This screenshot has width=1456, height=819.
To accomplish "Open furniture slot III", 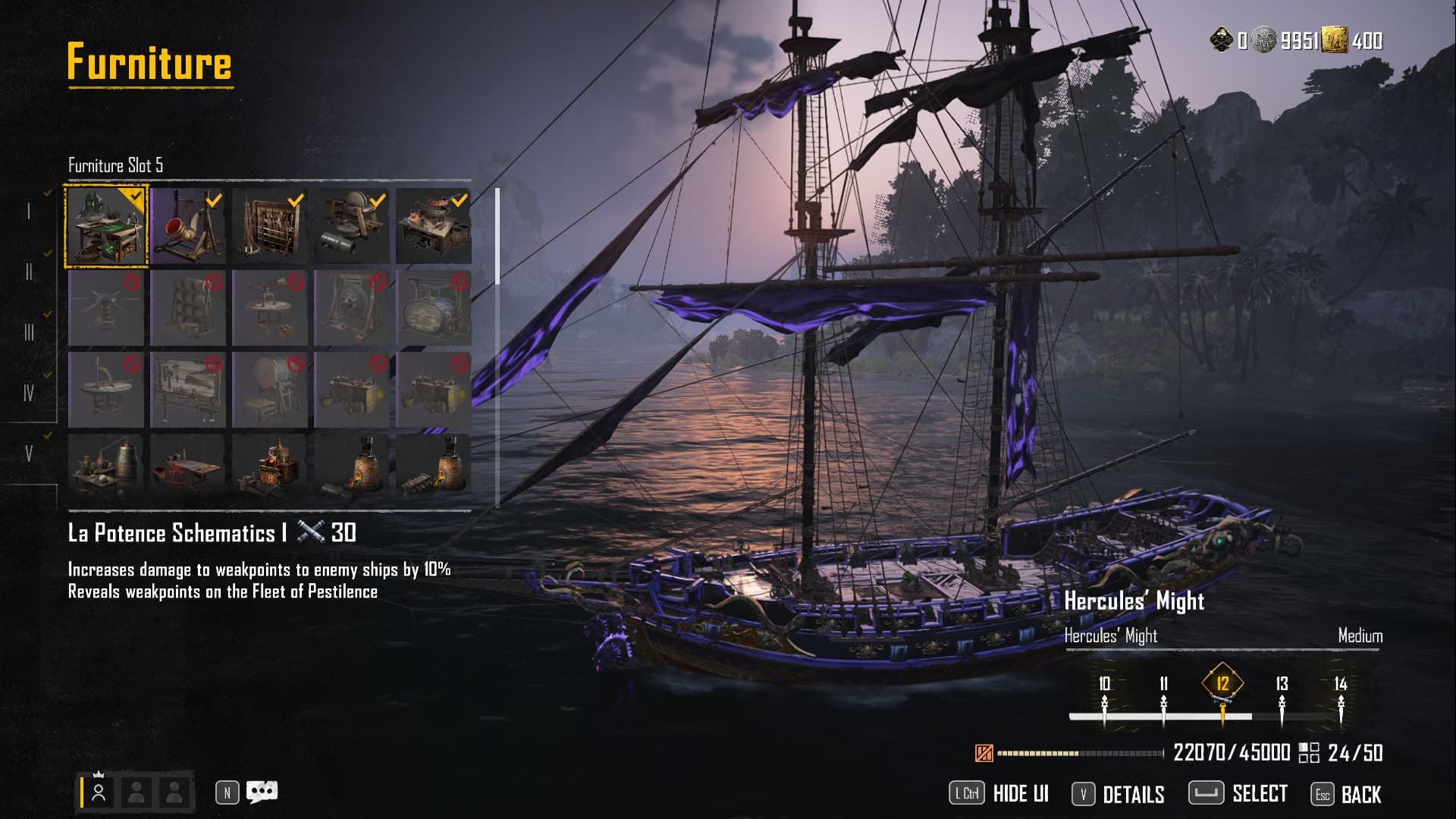I will (29, 332).
